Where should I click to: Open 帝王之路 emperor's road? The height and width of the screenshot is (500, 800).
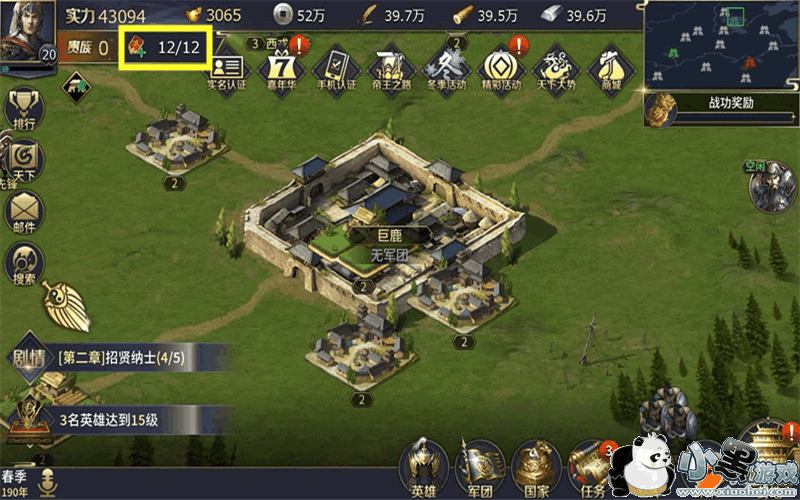point(388,68)
